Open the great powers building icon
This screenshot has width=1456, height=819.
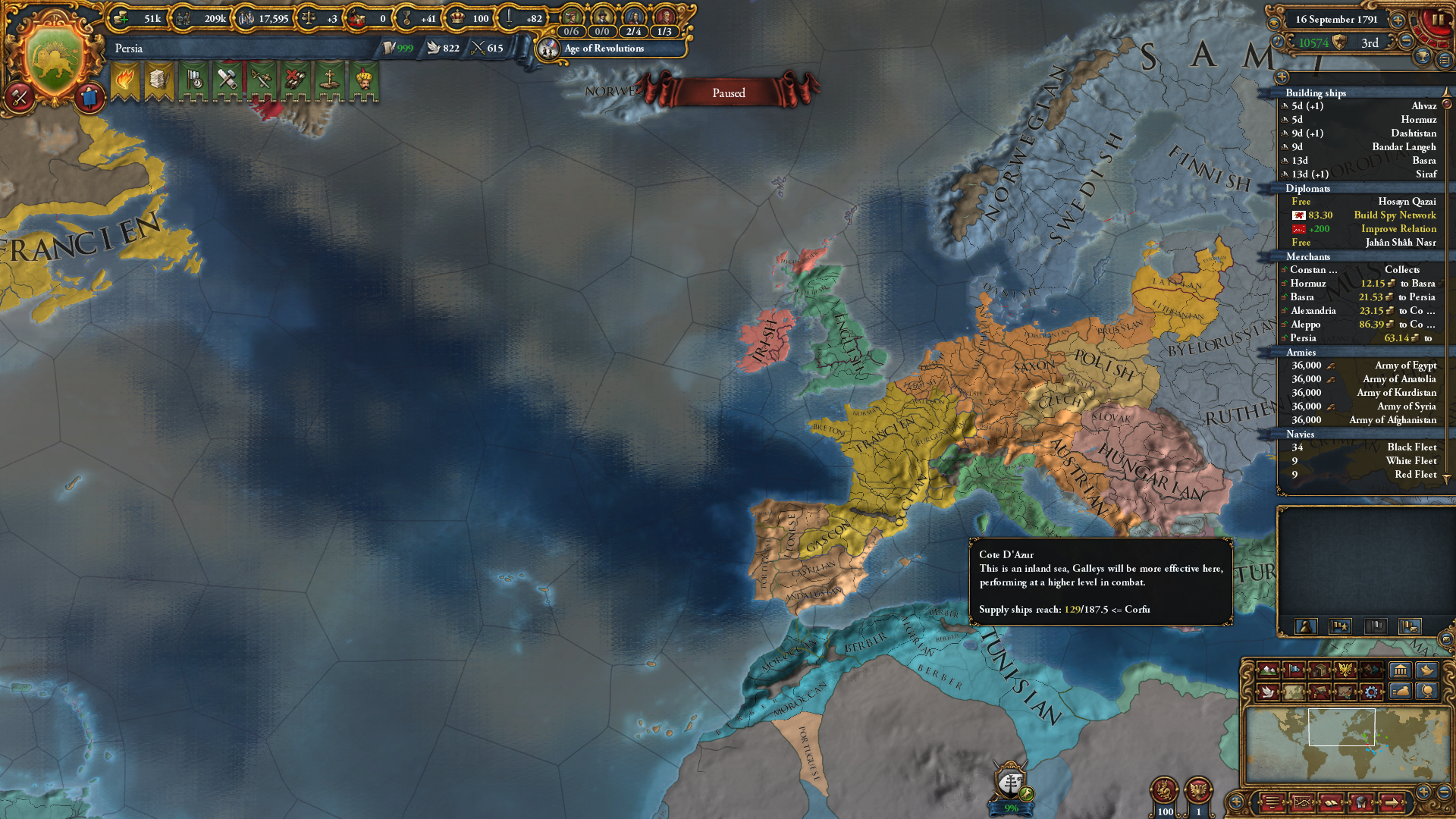[x=1401, y=670]
